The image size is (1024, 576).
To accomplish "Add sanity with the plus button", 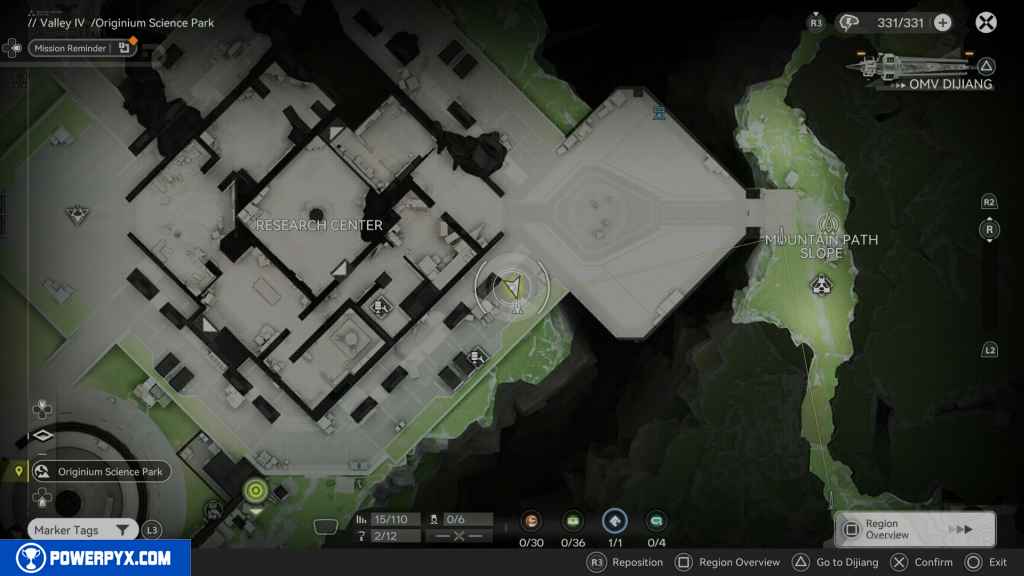I will [942, 23].
